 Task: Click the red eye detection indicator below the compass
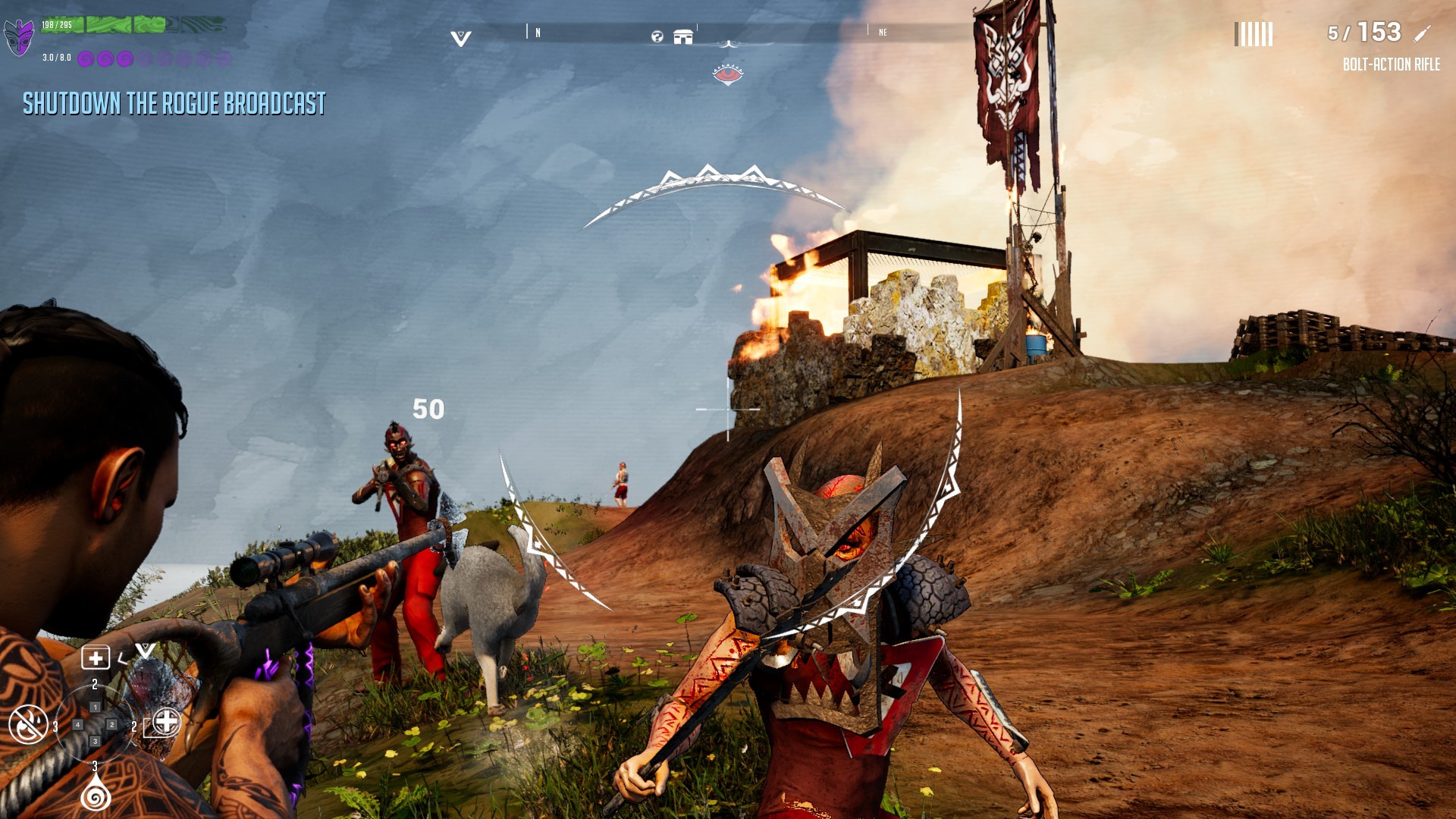[729, 75]
